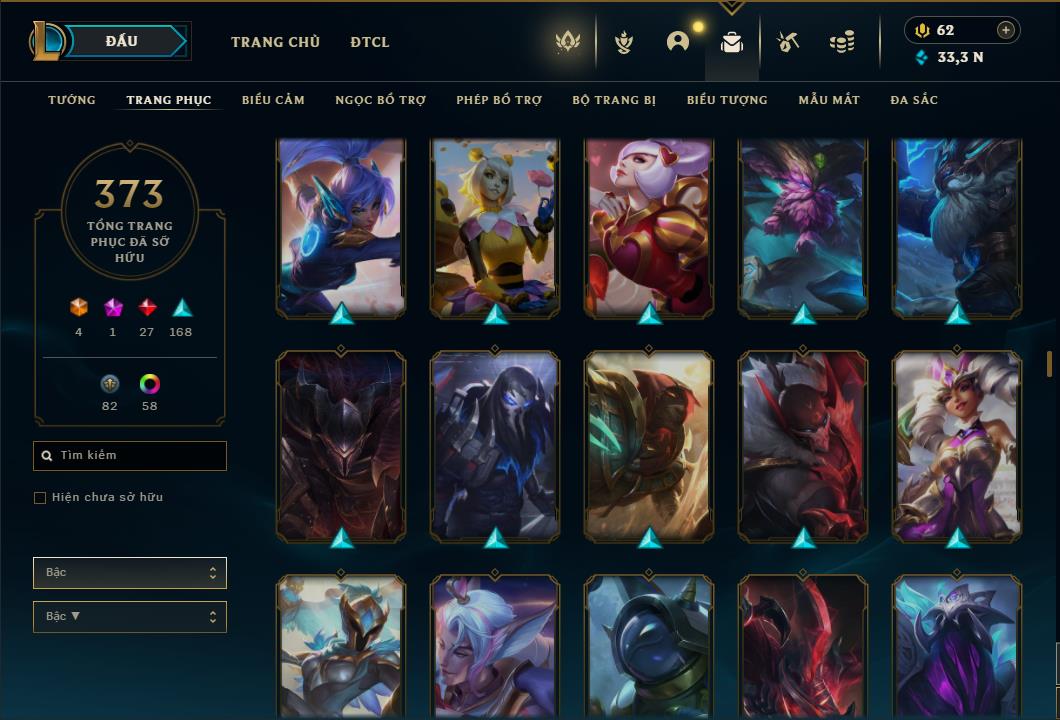Open the BIỂU CẢM tab
The width and height of the screenshot is (1060, 720).
[273, 100]
